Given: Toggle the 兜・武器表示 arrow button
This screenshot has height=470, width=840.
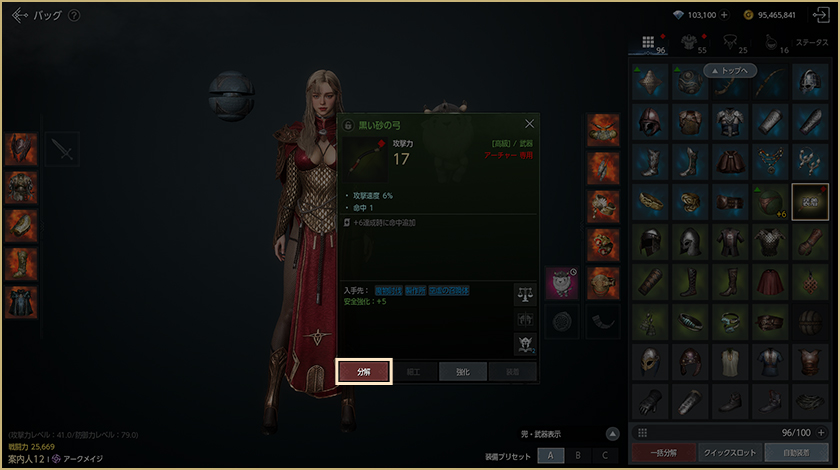Looking at the screenshot, I should pos(612,434).
